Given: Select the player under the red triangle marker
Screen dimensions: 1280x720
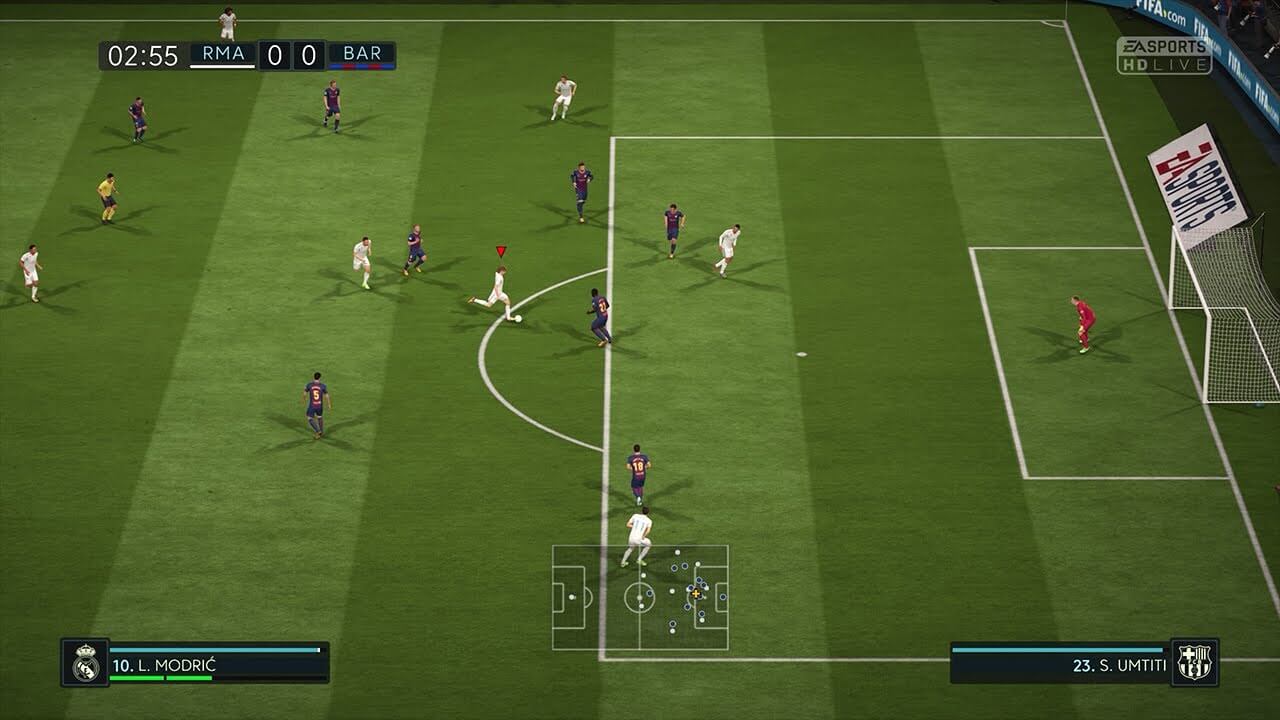Looking at the screenshot, I should click(x=496, y=291).
